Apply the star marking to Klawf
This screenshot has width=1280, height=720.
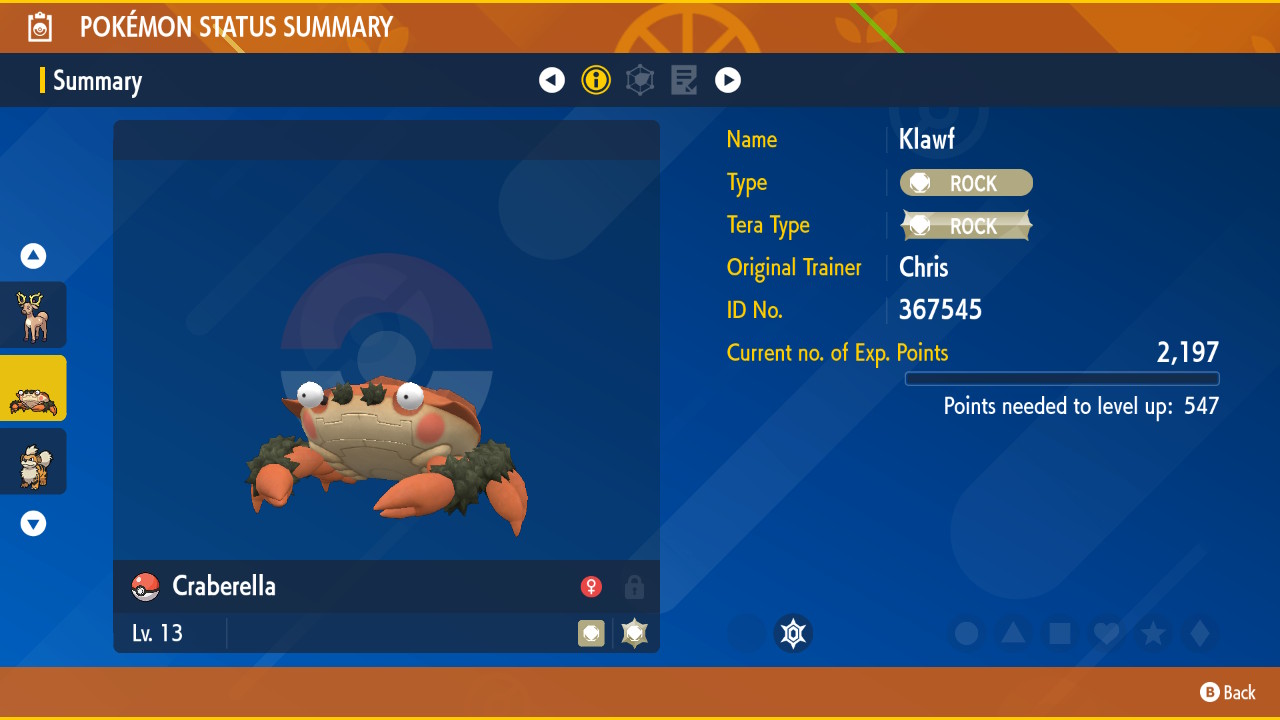(x=1153, y=633)
